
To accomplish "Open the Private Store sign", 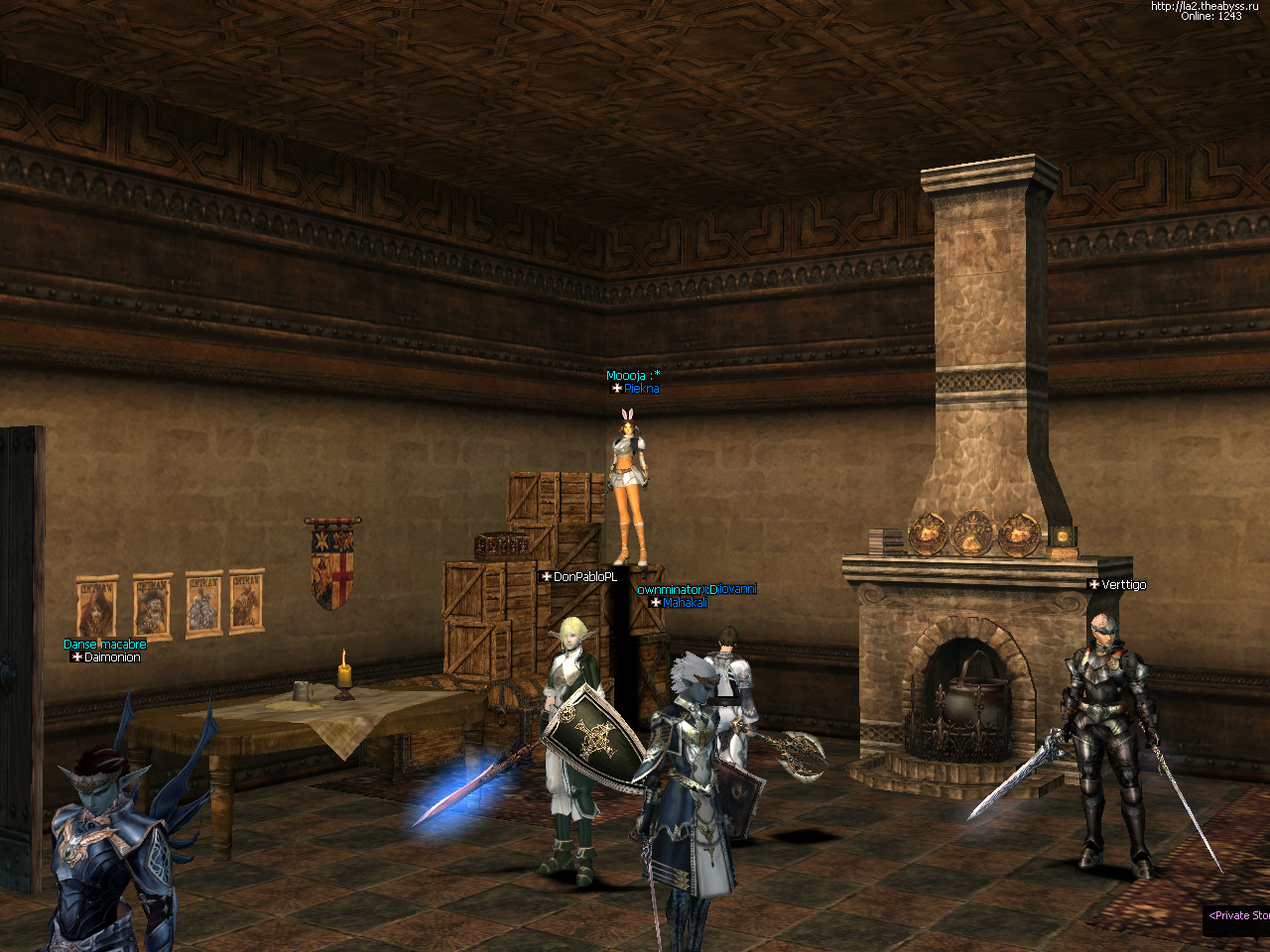I will point(1238,915).
